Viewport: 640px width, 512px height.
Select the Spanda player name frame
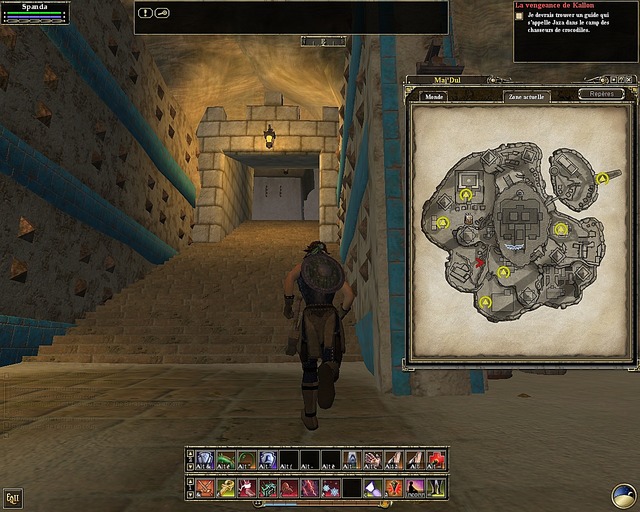(35, 6)
